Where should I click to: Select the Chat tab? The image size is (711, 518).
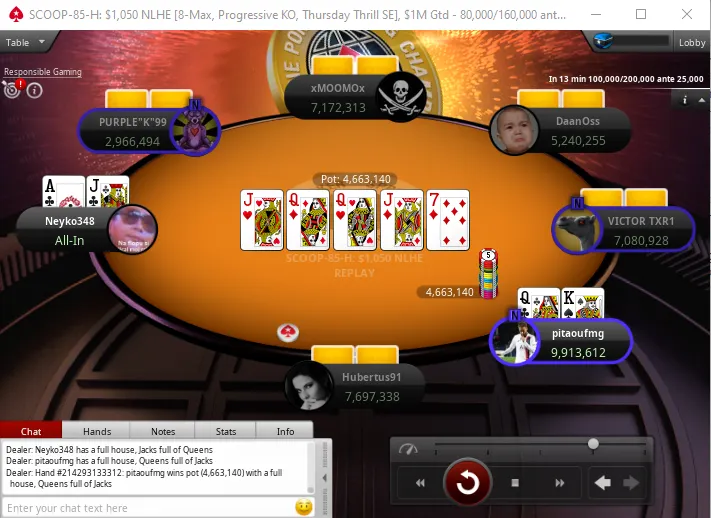pyautogui.click(x=31, y=431)
